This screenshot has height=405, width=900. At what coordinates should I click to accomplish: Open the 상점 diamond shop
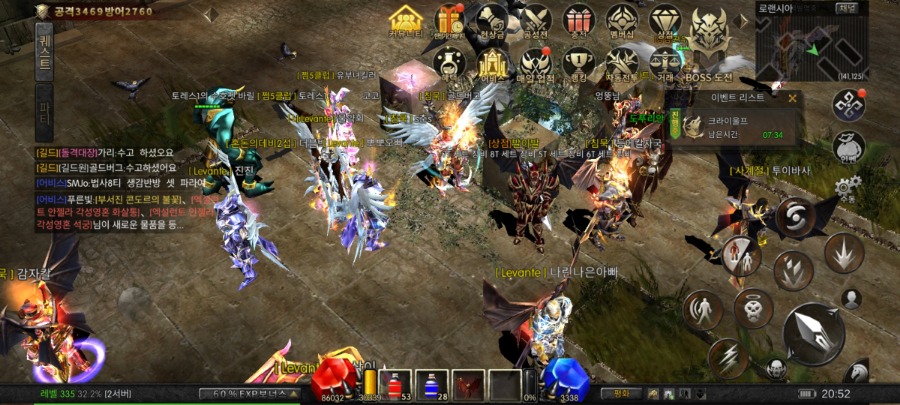(664, 22)
